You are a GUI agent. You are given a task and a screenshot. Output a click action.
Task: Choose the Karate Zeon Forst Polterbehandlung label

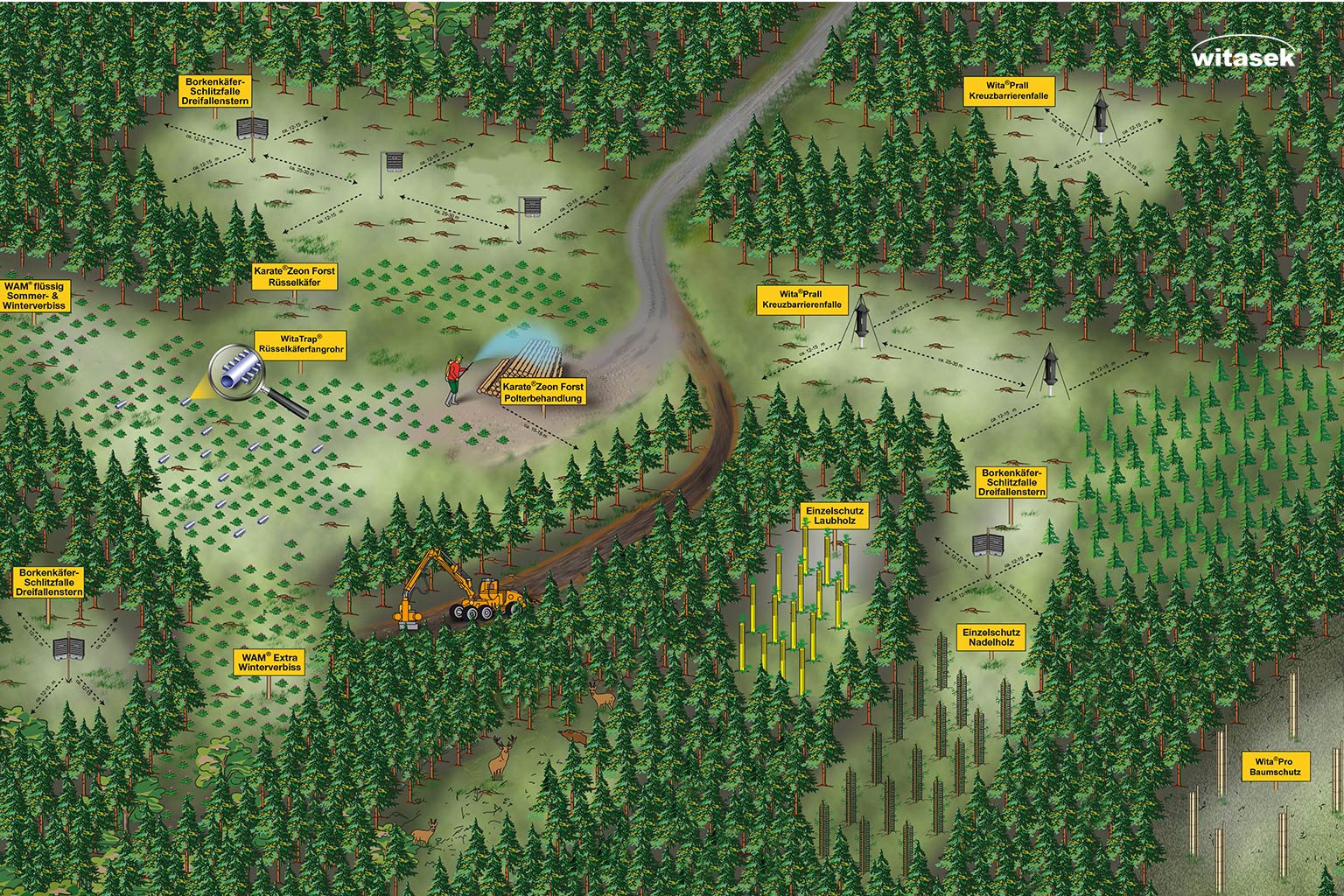point(542,392)
